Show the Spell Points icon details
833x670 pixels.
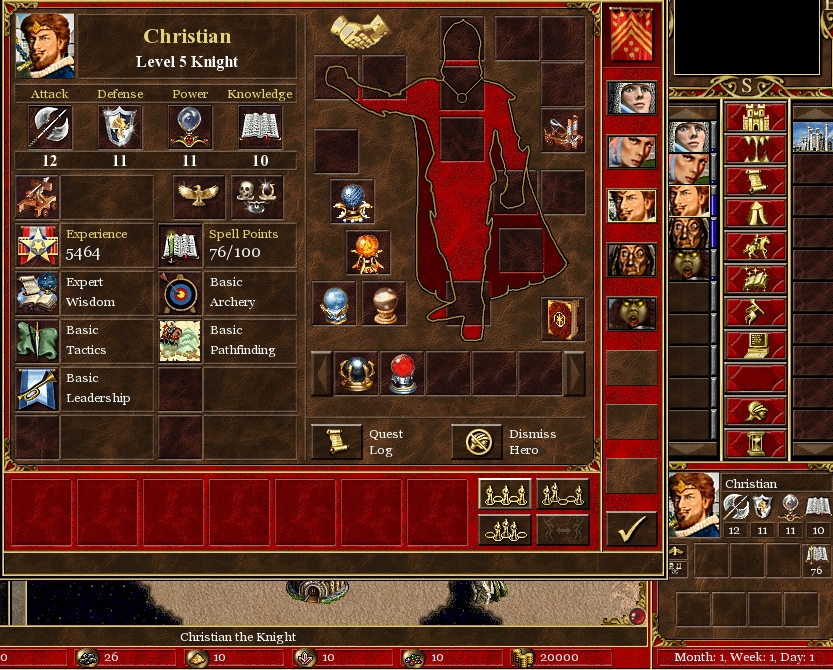(180, 244)
